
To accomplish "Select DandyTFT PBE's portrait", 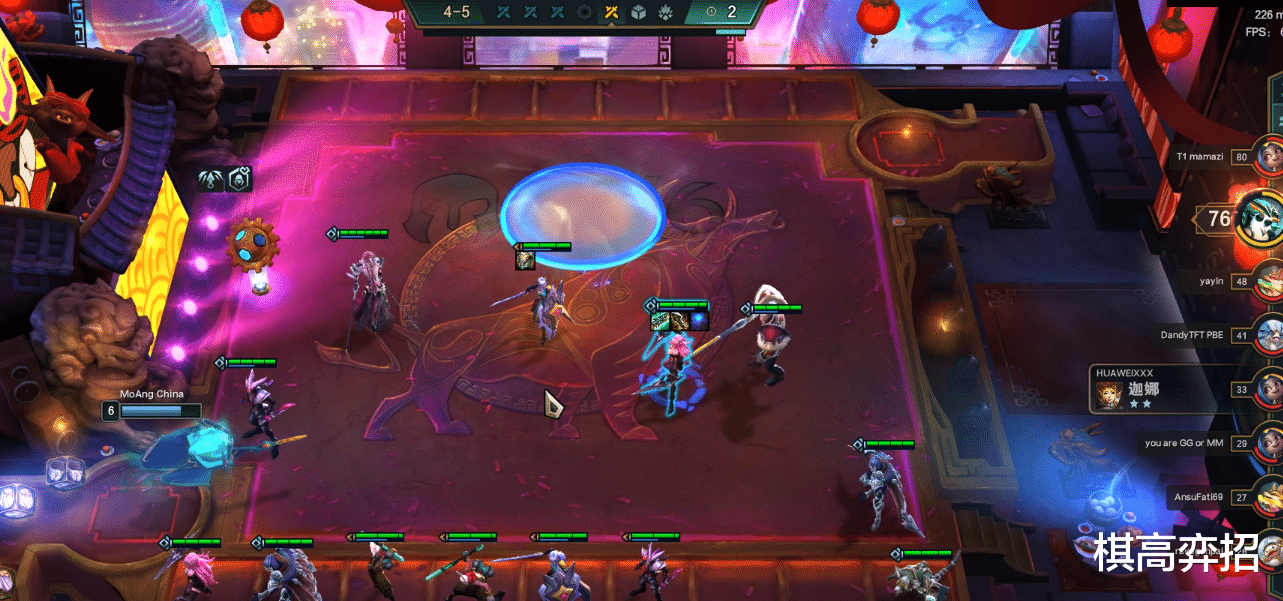I will point(1270,334).
